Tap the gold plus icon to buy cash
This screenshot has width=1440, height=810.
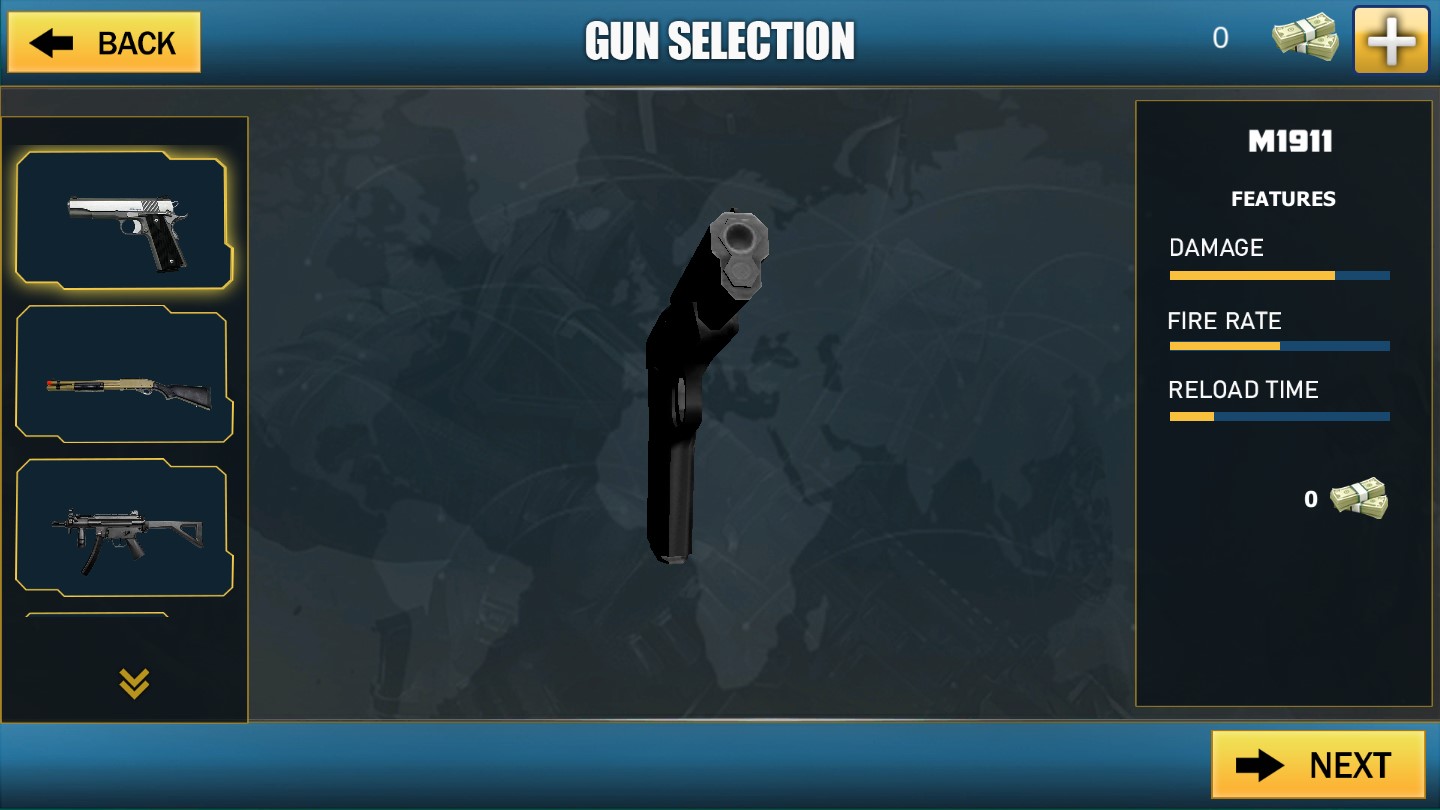(1391, 39)
